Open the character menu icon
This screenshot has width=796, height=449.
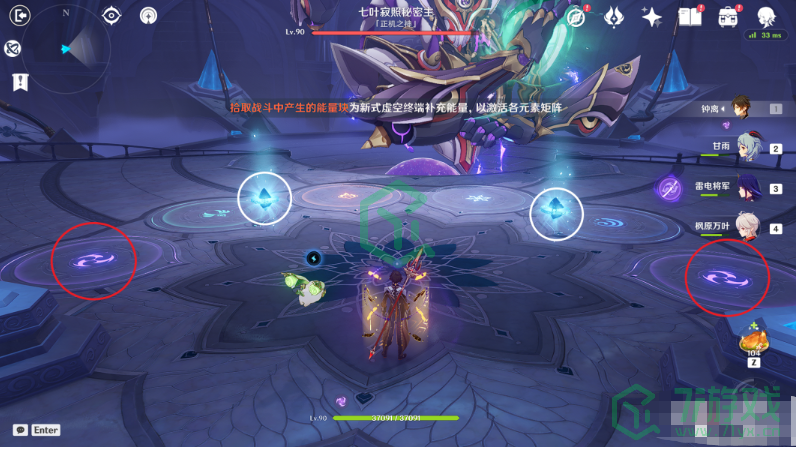point(766,17)
